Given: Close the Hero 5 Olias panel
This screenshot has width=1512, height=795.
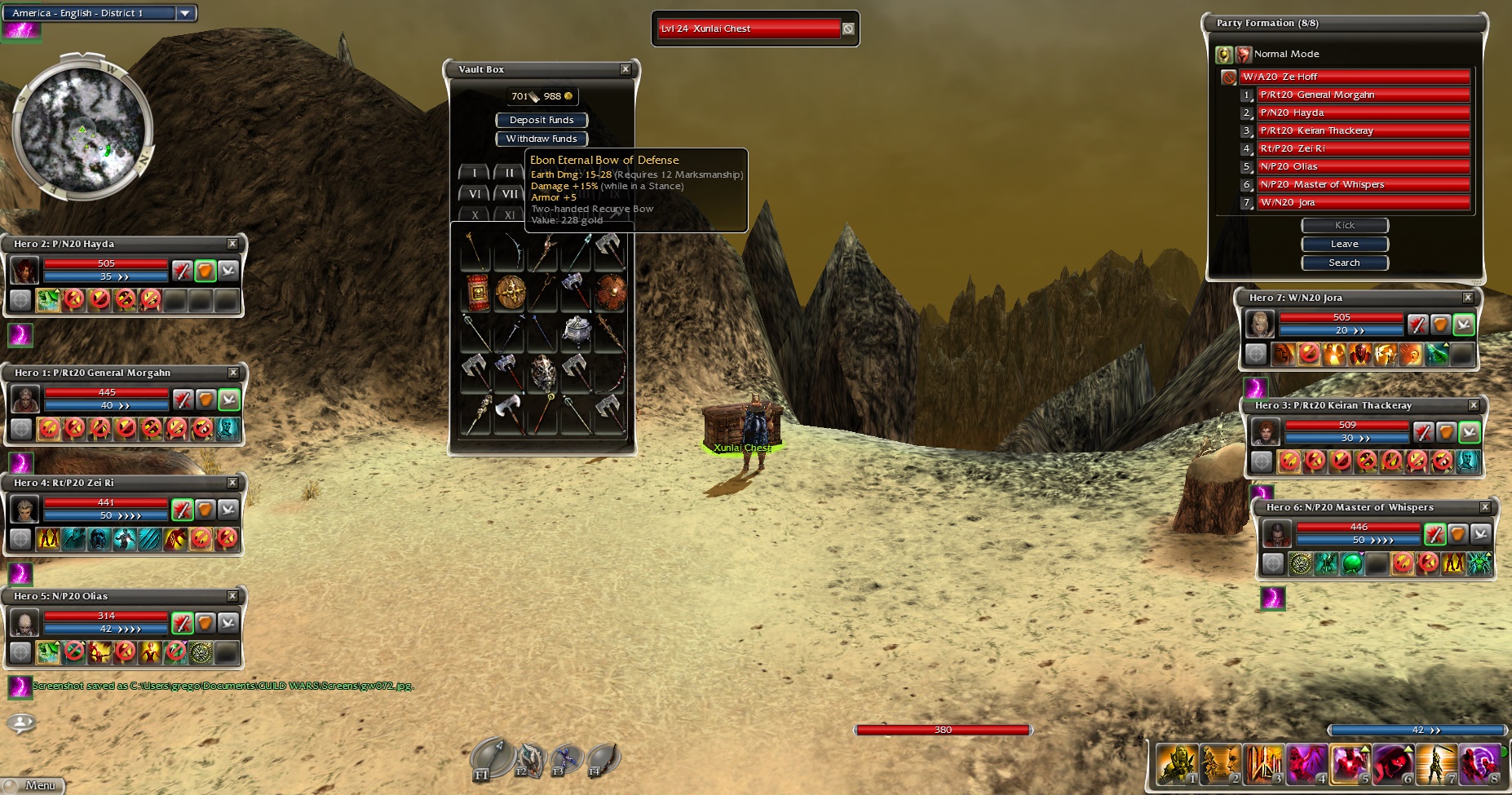Looking at the screenshot, I should (232, 596).
